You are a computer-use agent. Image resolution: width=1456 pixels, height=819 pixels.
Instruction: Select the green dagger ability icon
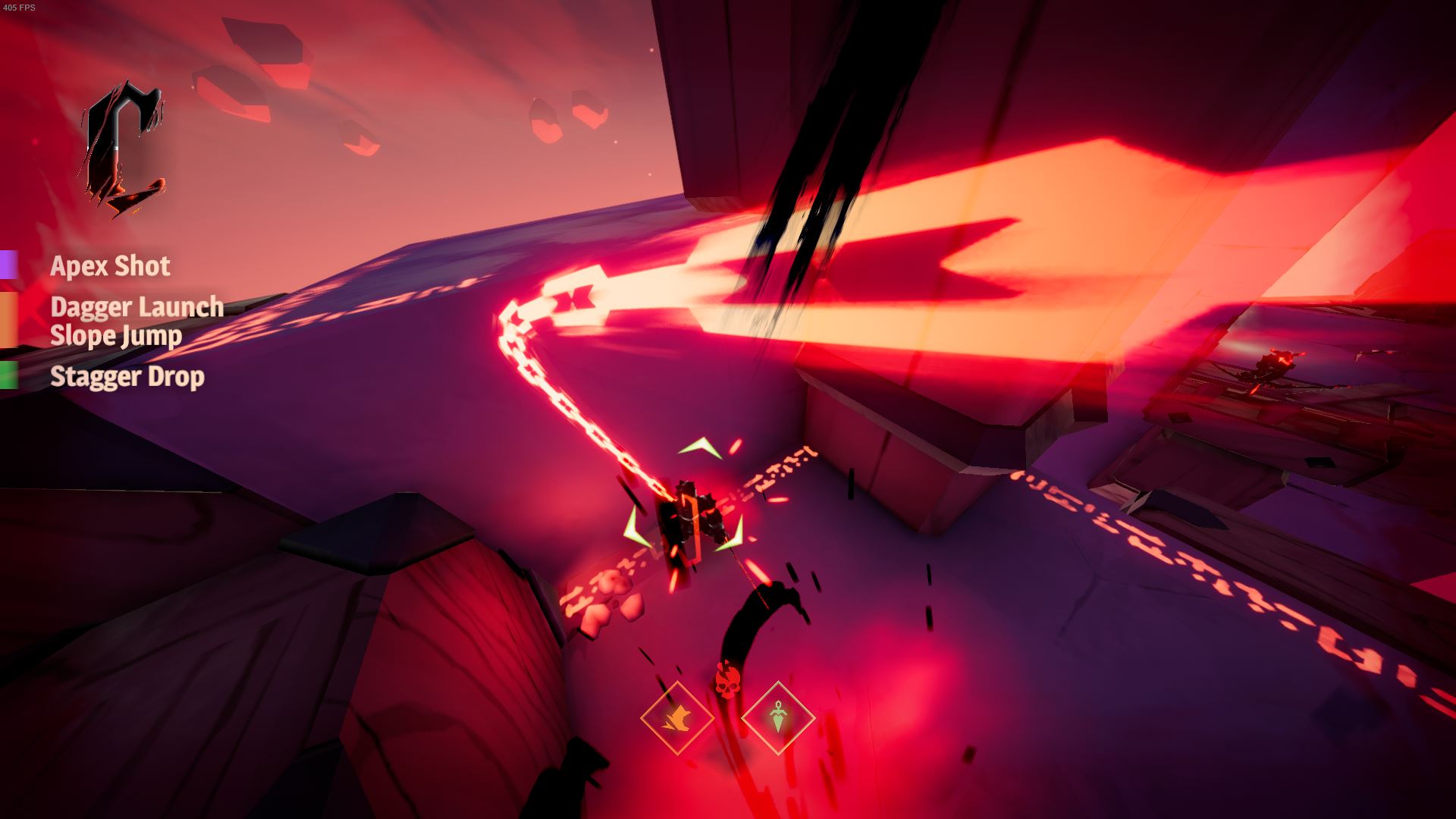coord(778,717)
